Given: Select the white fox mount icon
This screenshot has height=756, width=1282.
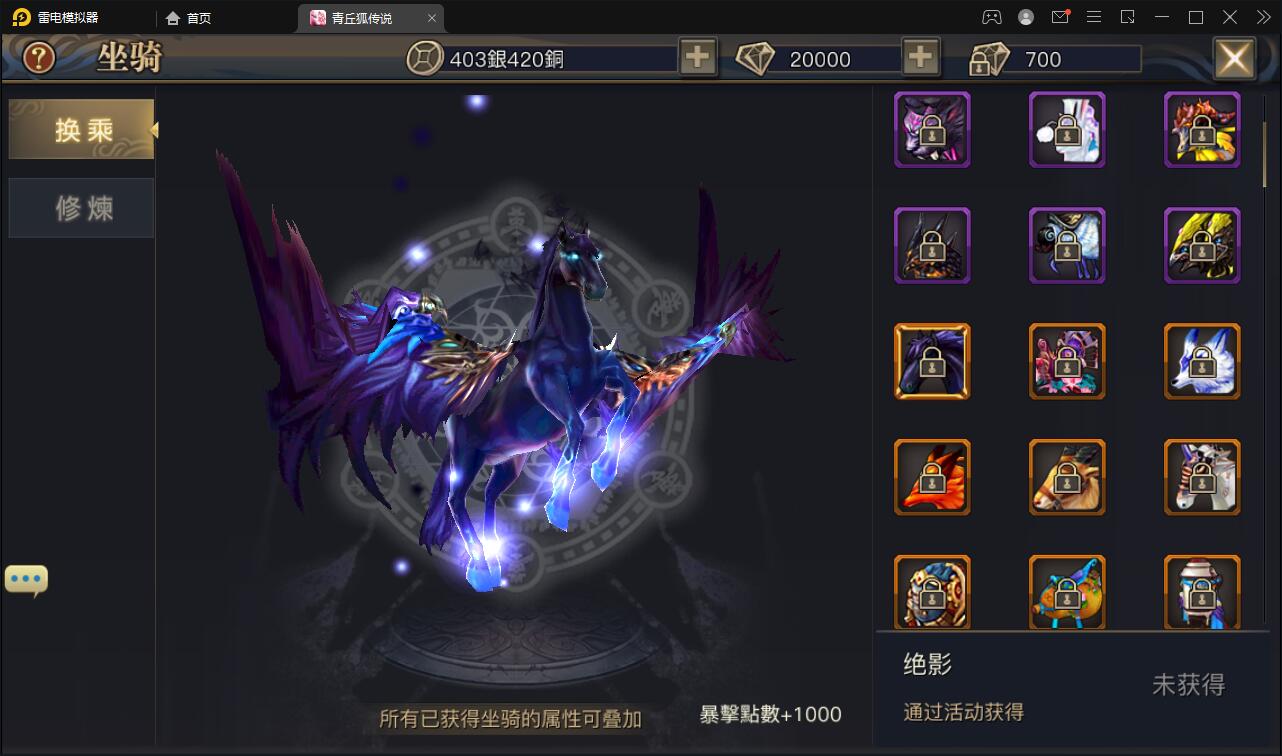Looking at the screenshot, I should click(x=1202, y=361).
